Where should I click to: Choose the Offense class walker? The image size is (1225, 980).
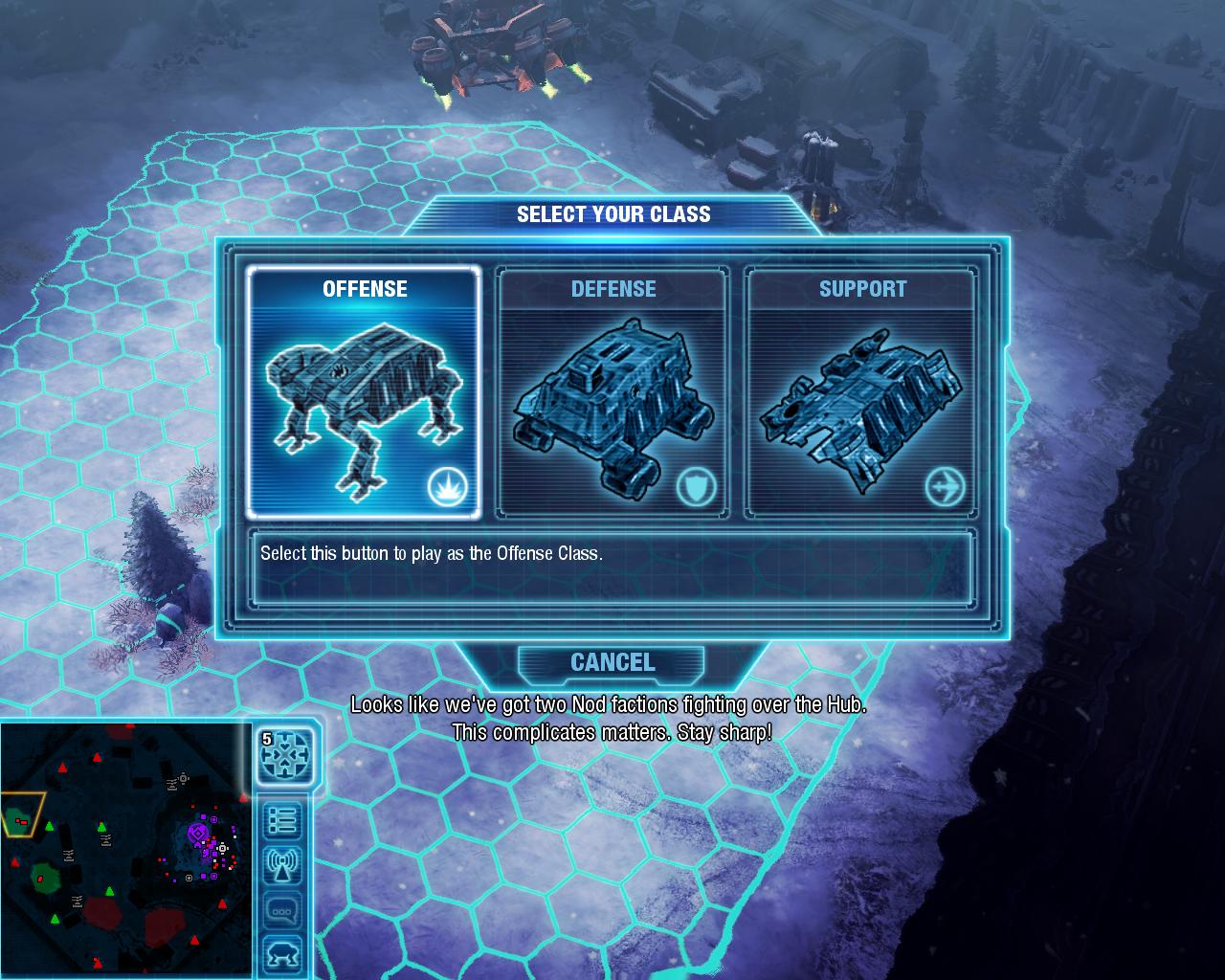(x=364, y=392)
